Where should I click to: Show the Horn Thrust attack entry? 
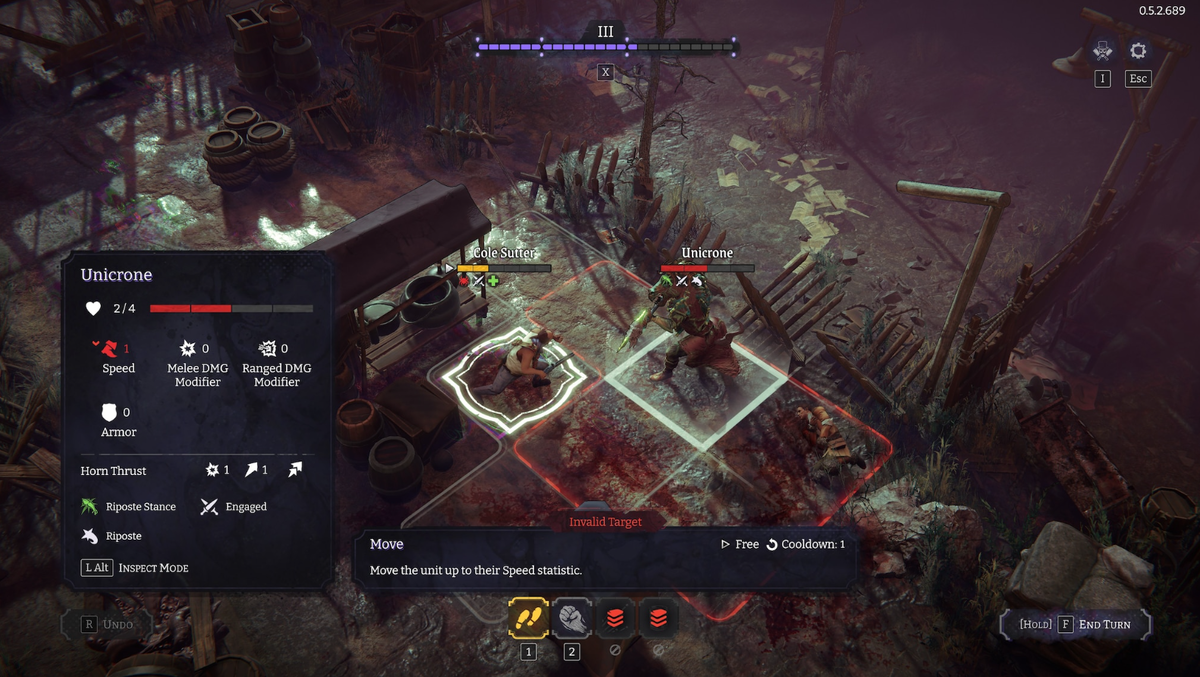pyautogui.click(x=114, y=471)
